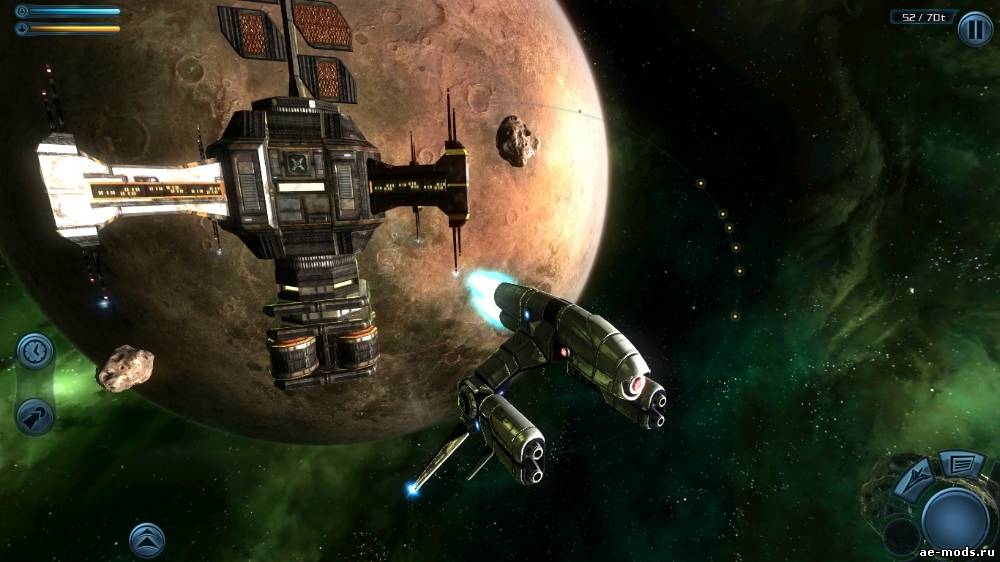Pause the game with the top-right button
The width and height of the screenshot is (1000, 562).
tap(975, 28)
